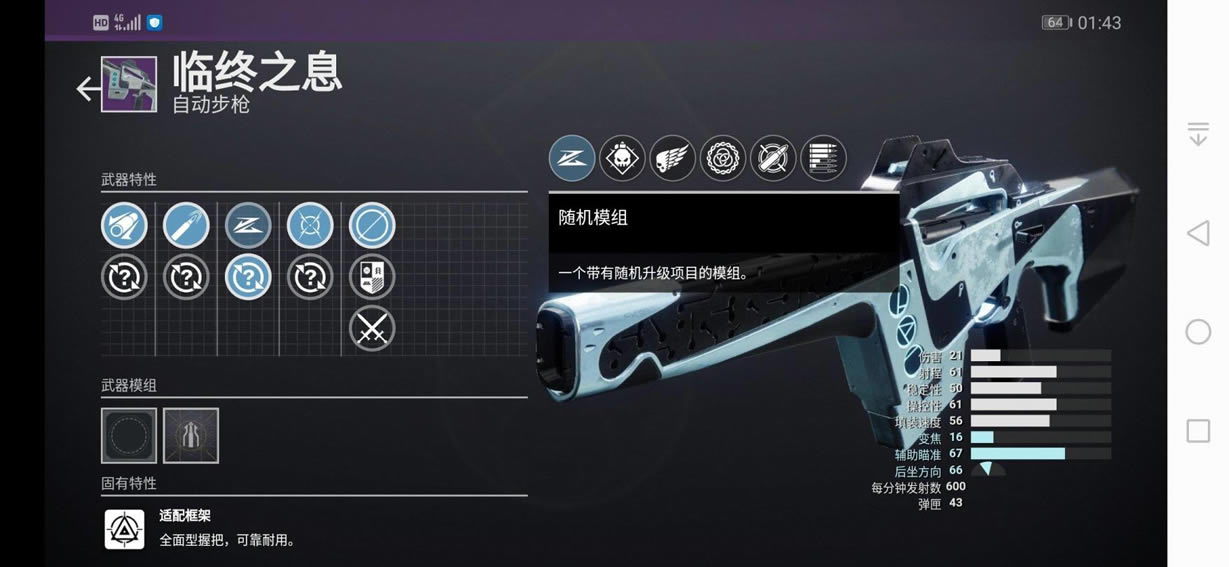Inspect the Adaptive Frame intrinsic trait icon
This screenshot has height=567, width=1229.
click(125, 529)
